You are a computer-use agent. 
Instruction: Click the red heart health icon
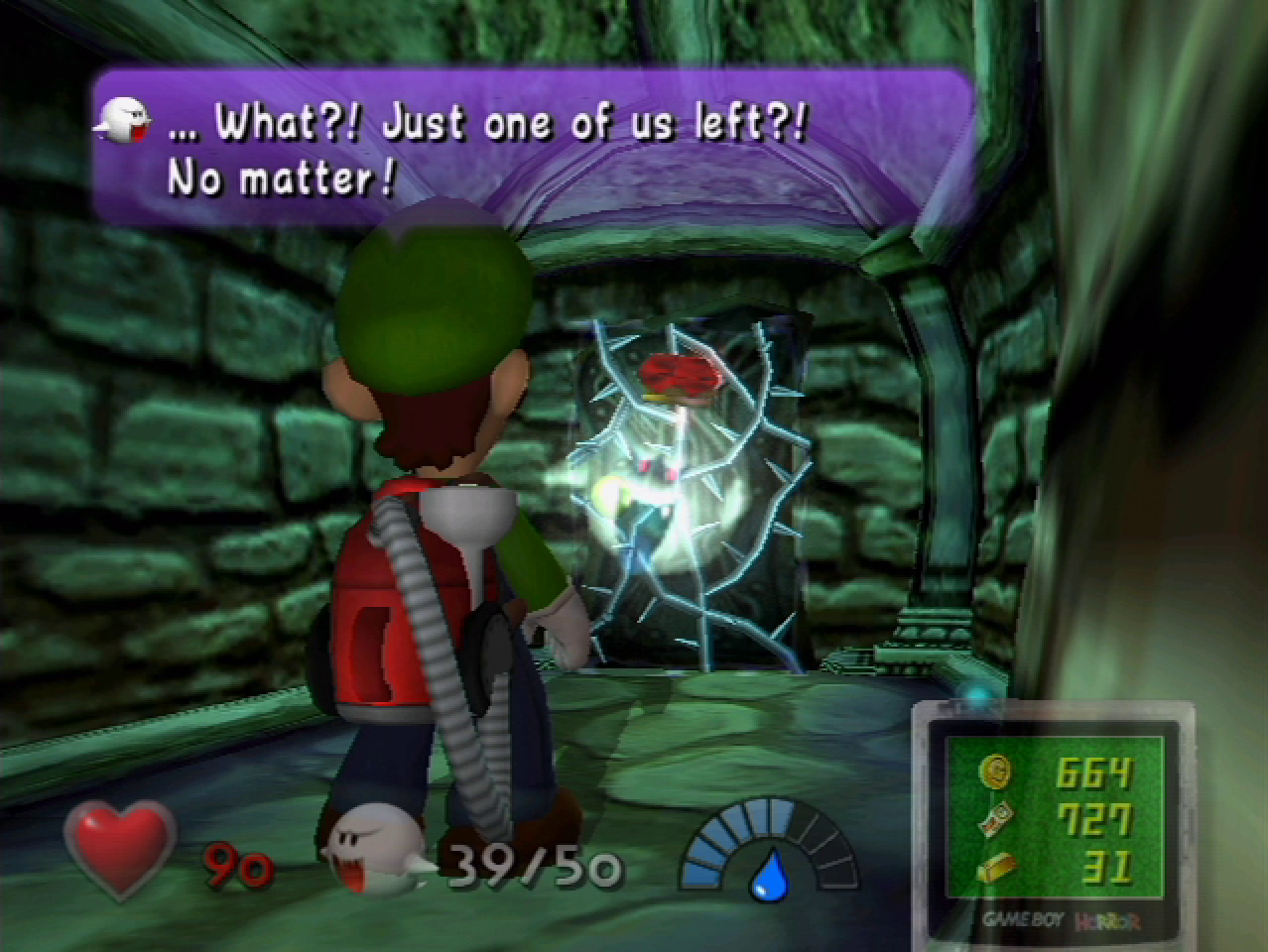tap(119, 848)
